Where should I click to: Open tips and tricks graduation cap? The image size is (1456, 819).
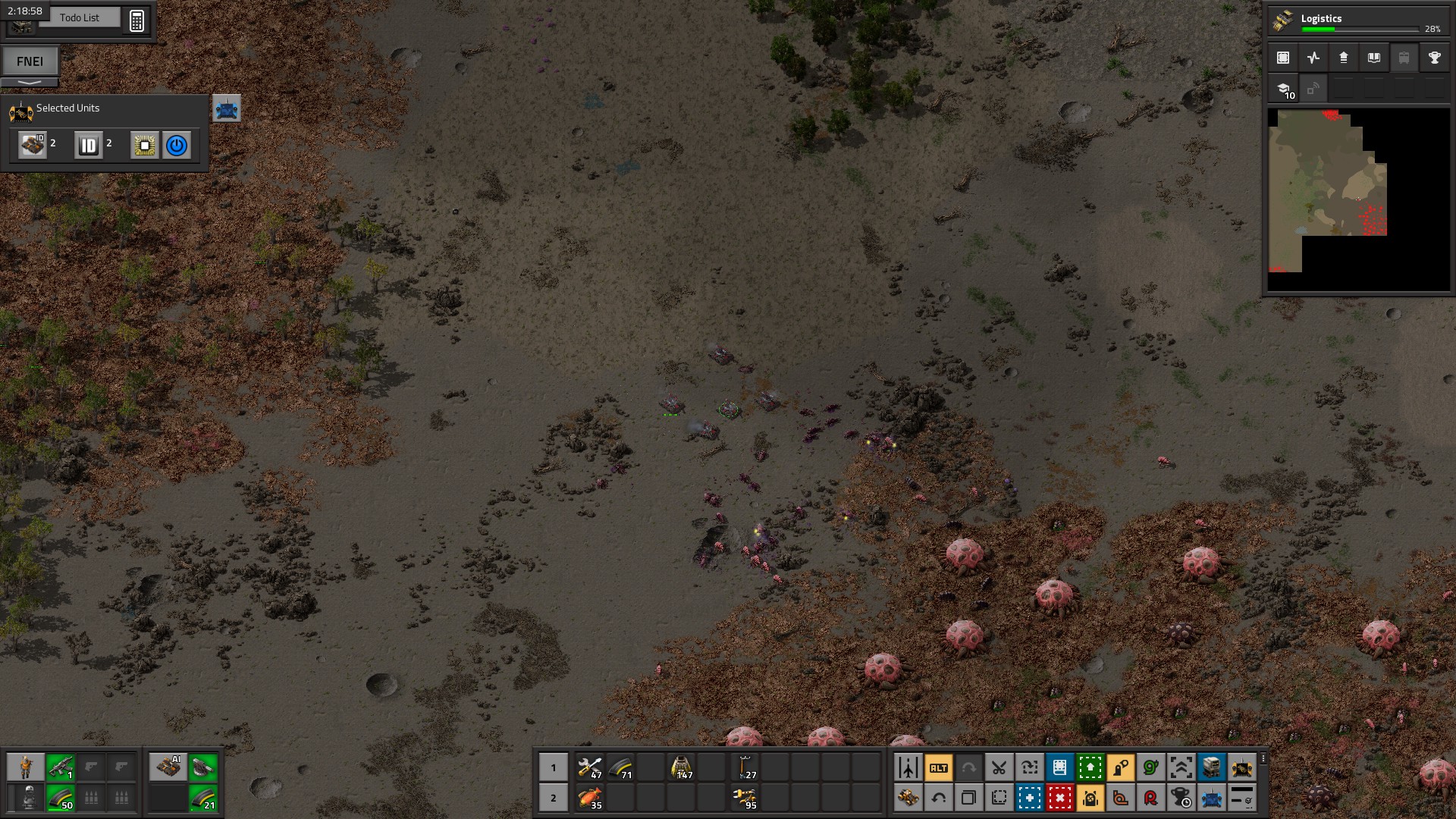pos(1284,89)
